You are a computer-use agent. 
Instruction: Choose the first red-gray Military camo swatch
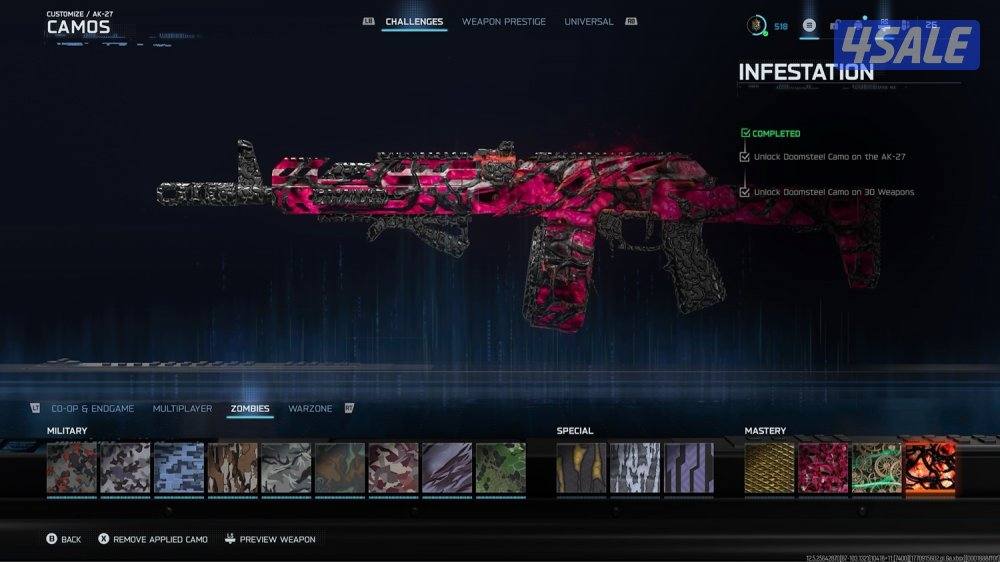[72, 468]
